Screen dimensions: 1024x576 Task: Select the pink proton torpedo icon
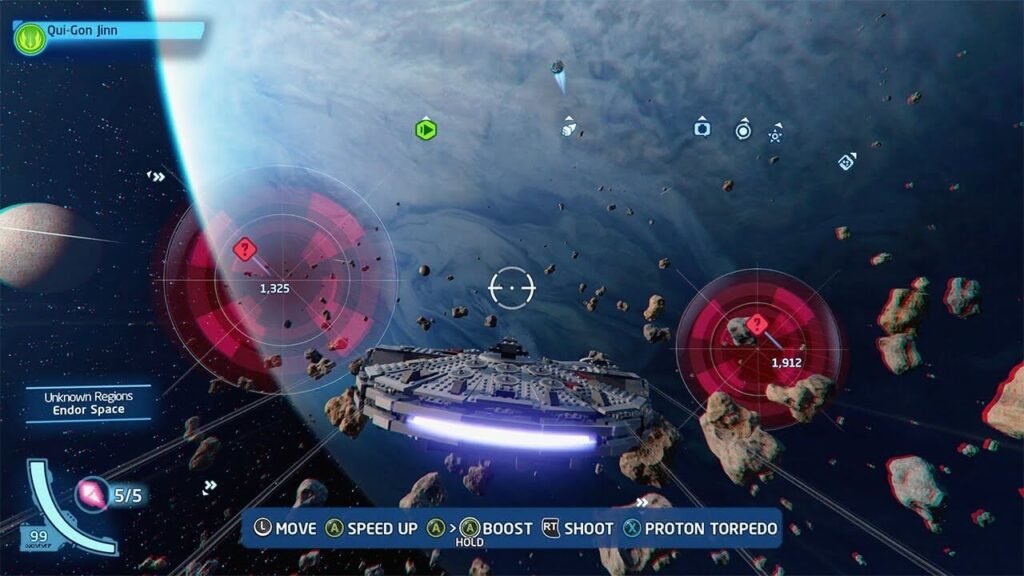(91, 493)
